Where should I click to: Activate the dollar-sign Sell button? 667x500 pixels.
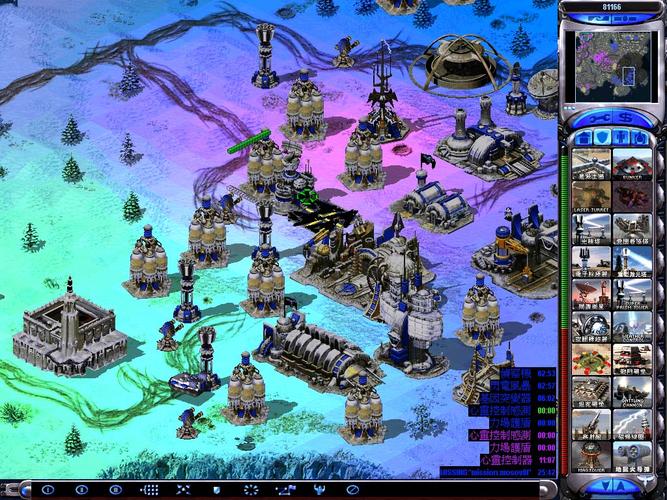click(624, 117)
